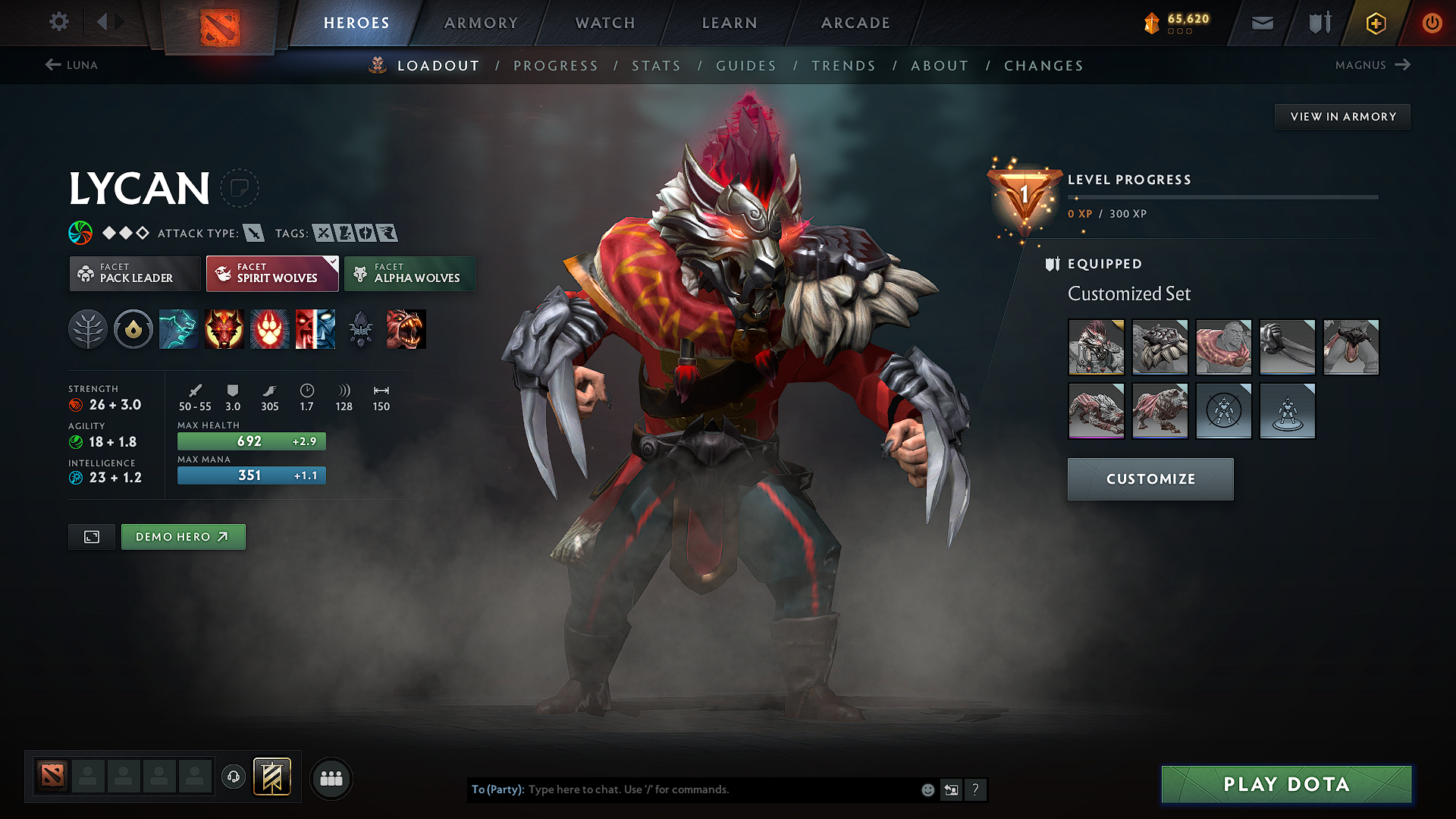Image resolution: width=1456 pixels, height=819 pixels.
Task: Click the Dota 2 logo icon
Action: [220, 23]
